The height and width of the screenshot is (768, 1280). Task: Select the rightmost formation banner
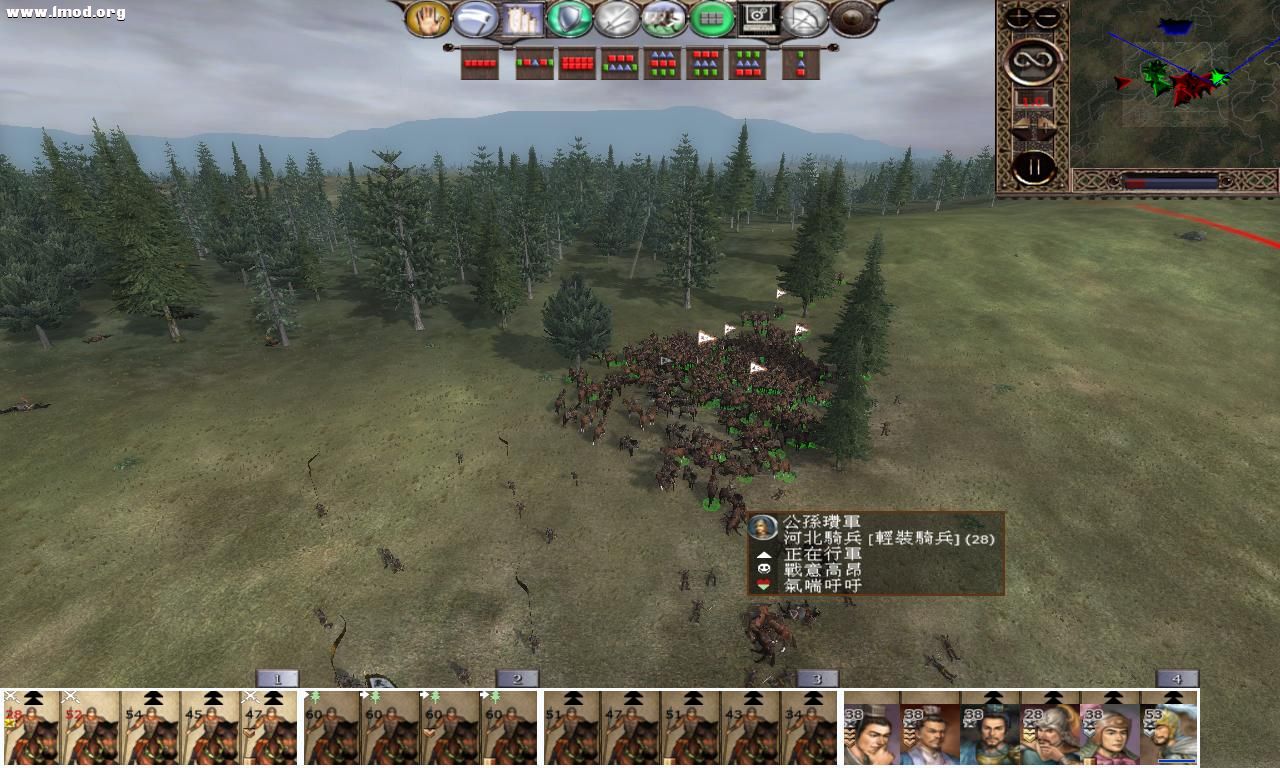click(803, 63)
